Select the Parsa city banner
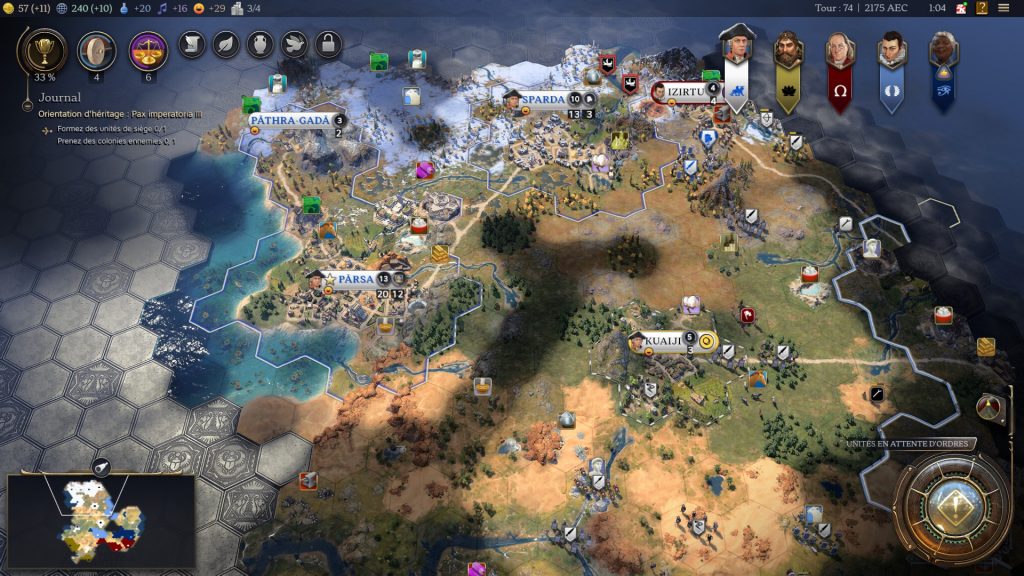Screen dimensions: 1024x576 (355, 279)
